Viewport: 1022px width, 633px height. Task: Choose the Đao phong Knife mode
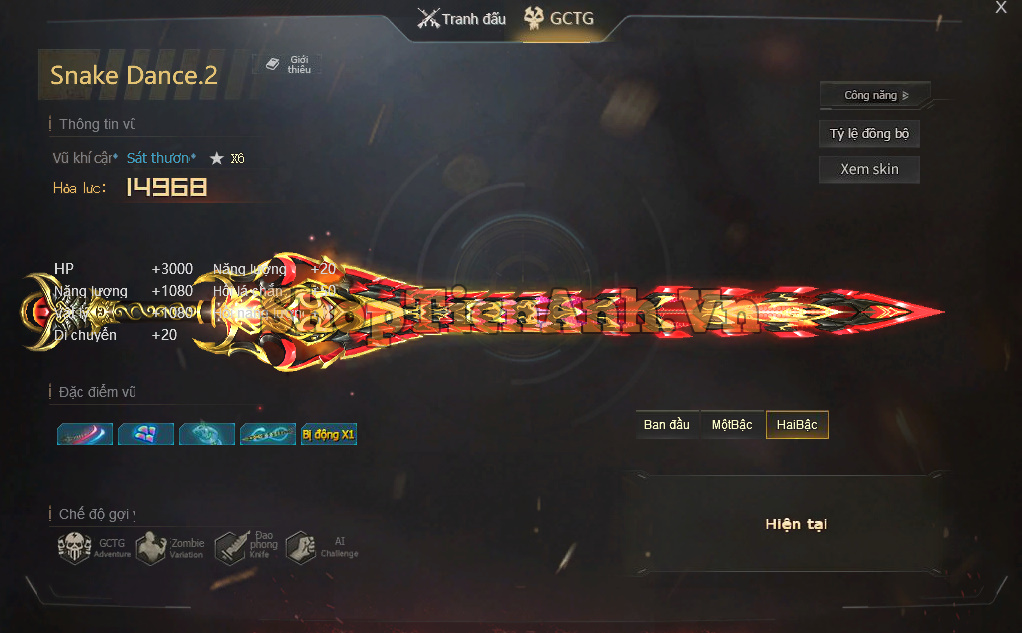230,548
